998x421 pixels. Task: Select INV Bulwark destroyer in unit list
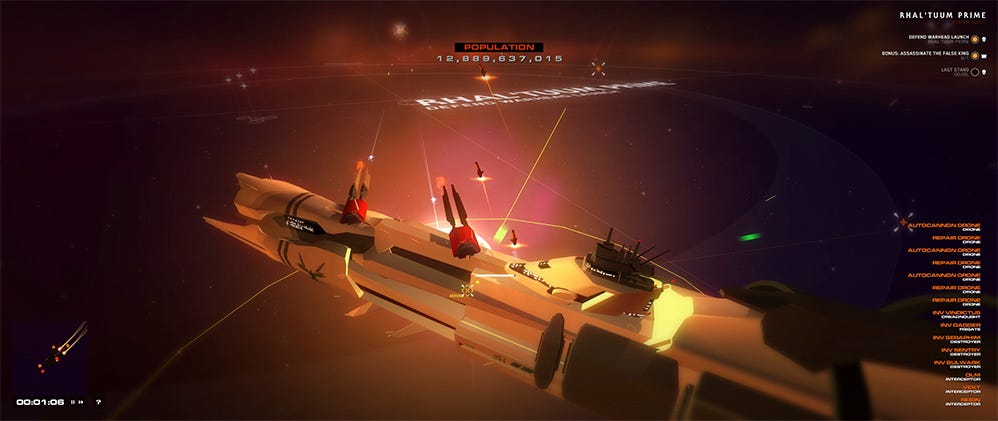(962, 365)
